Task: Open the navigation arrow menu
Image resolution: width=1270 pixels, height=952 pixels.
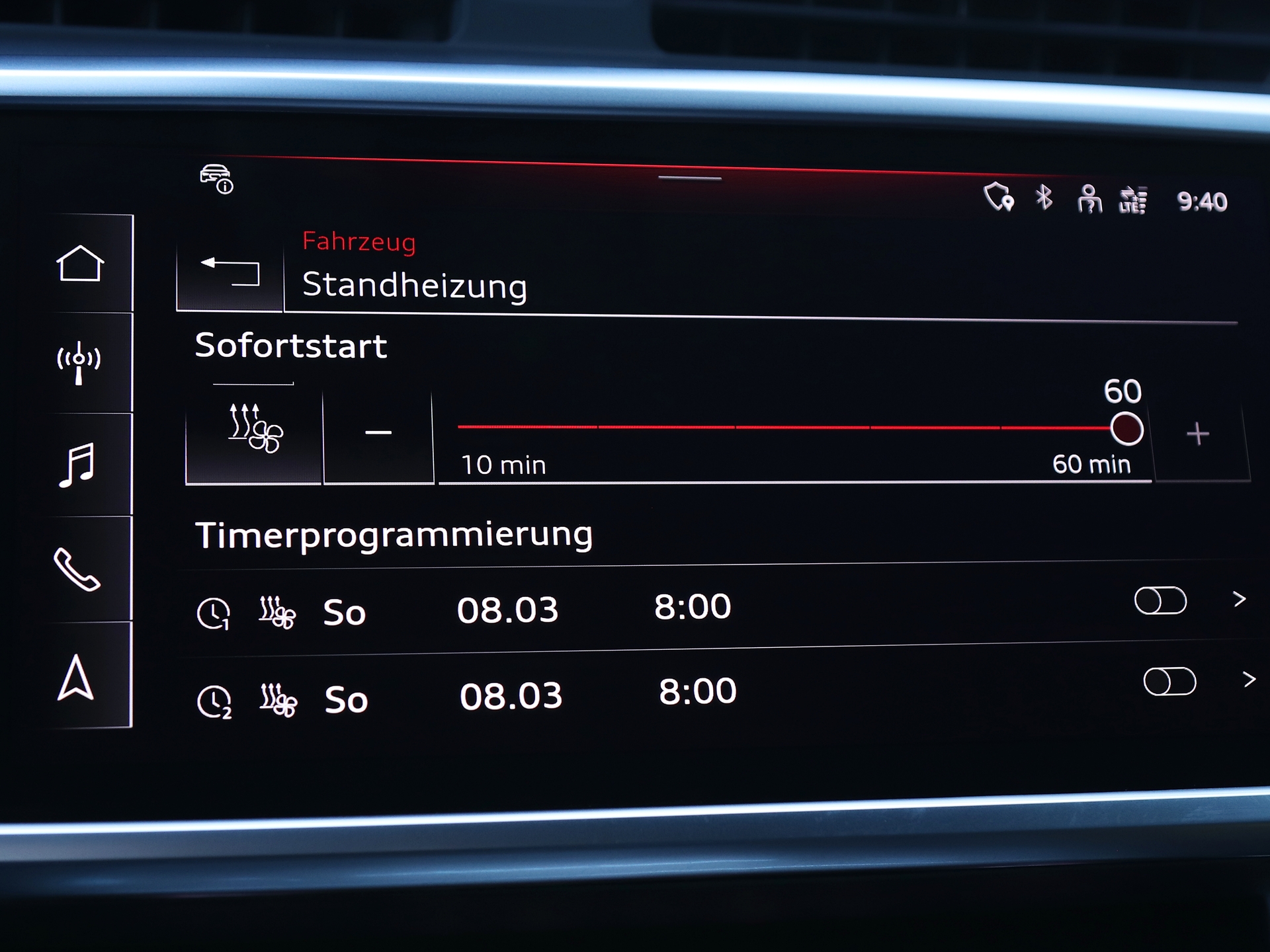Action: (x=75, y=677)
